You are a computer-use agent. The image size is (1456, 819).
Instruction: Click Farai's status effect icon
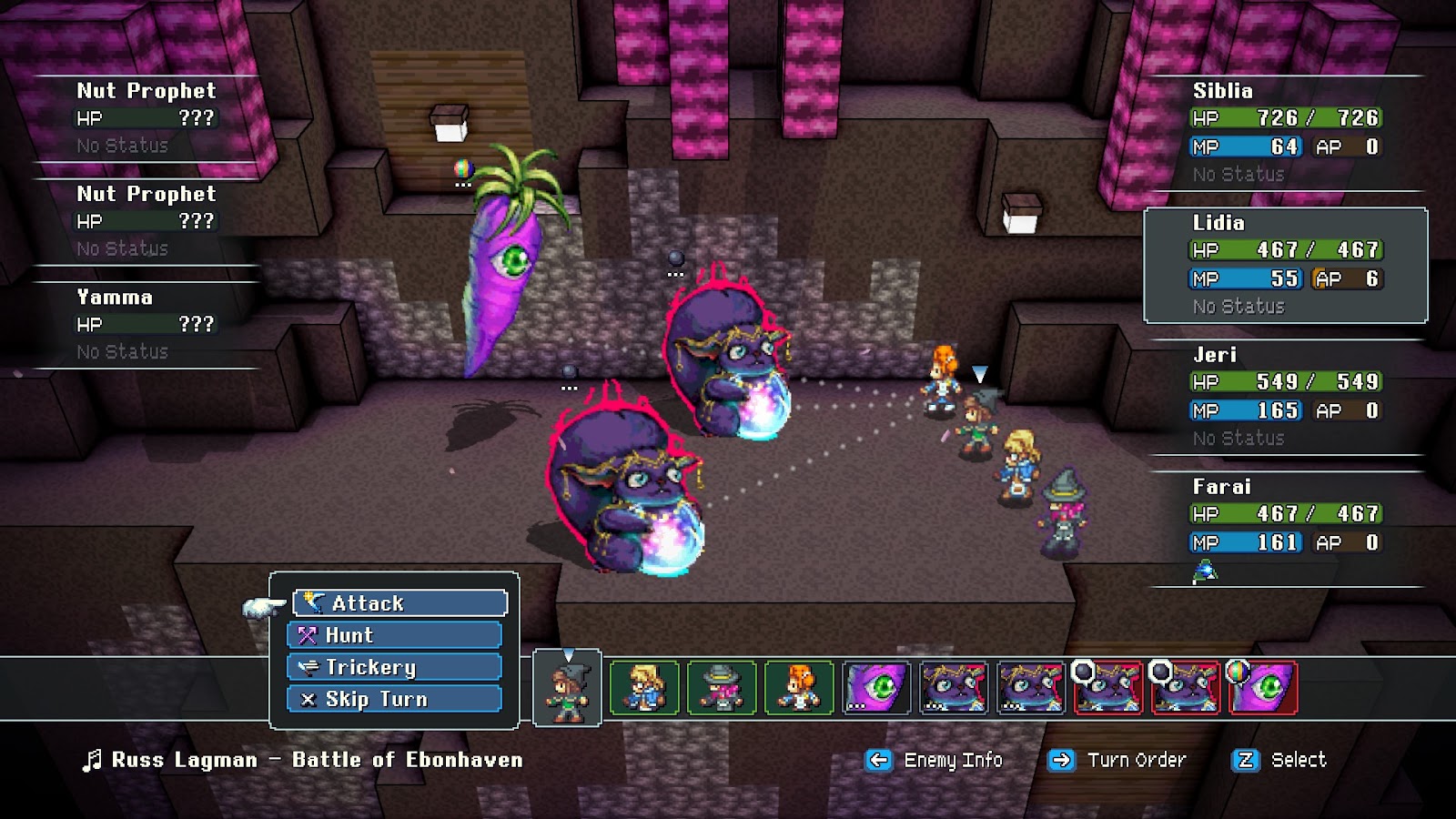click(x=1205, y=571)
